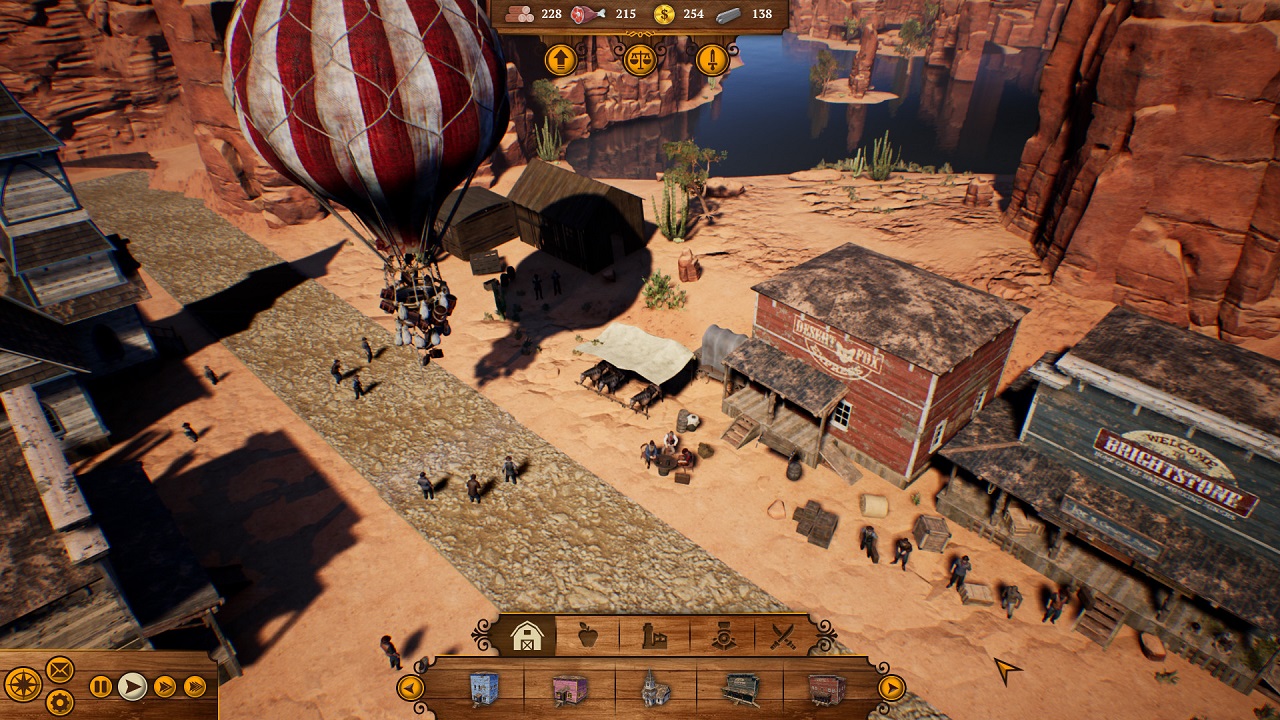The width and height of the screenshot is (1280, 720).
Task: Open the upgrade arrow menu
Action: point(561,60)
